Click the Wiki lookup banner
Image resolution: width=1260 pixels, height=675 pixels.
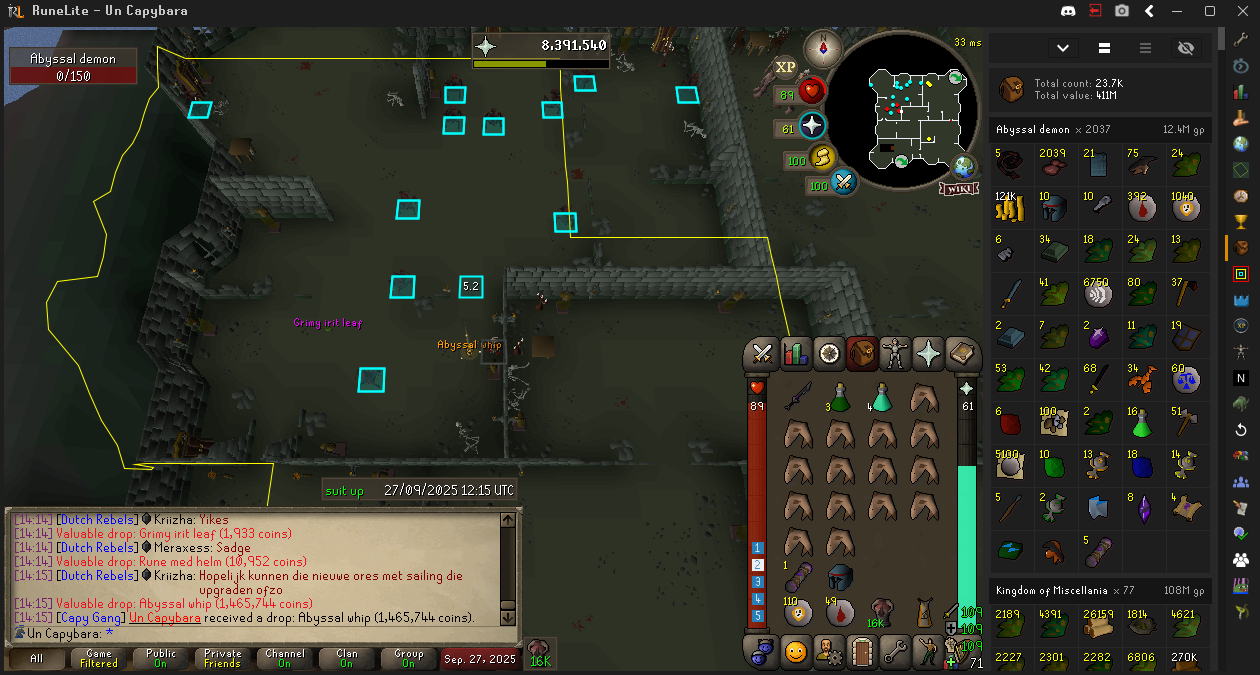click(x=957, y=188)
